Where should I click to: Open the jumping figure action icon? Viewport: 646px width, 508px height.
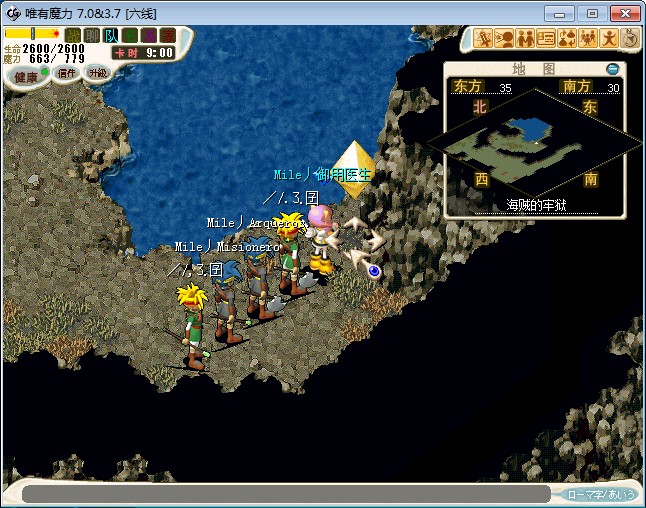tap(609, 39)
